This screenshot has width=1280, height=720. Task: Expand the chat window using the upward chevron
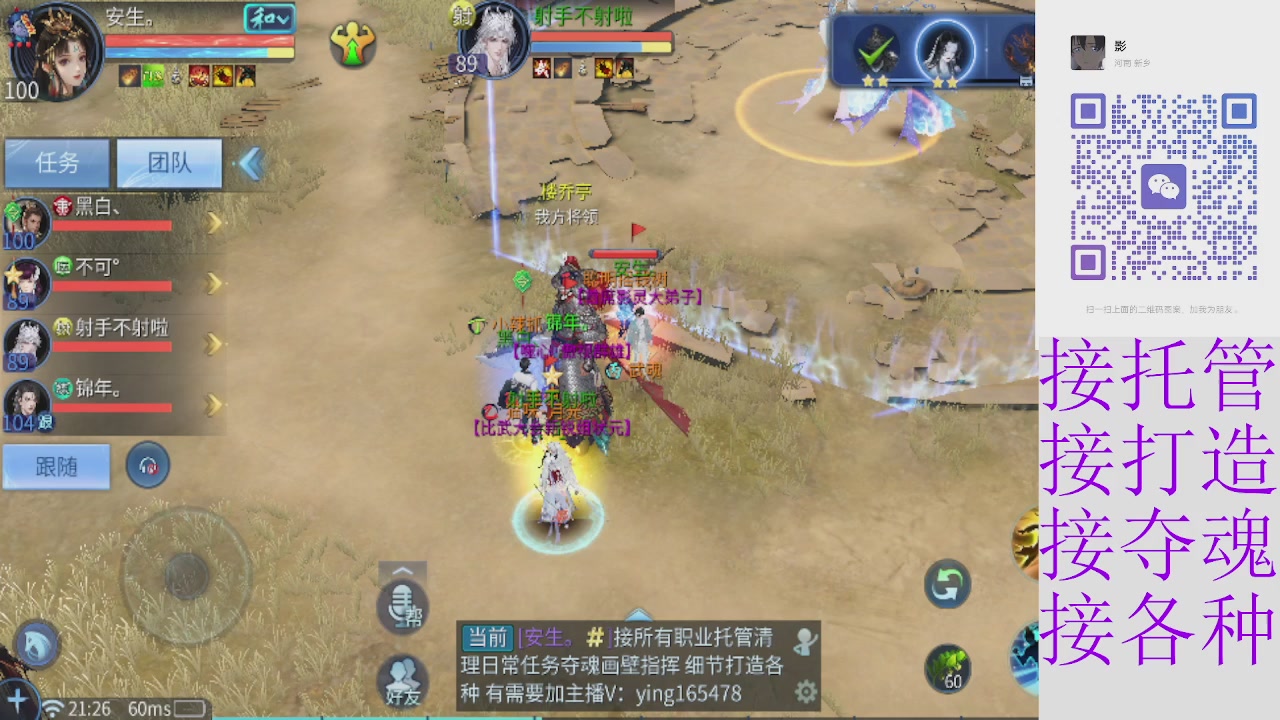(x=403, y=572)
